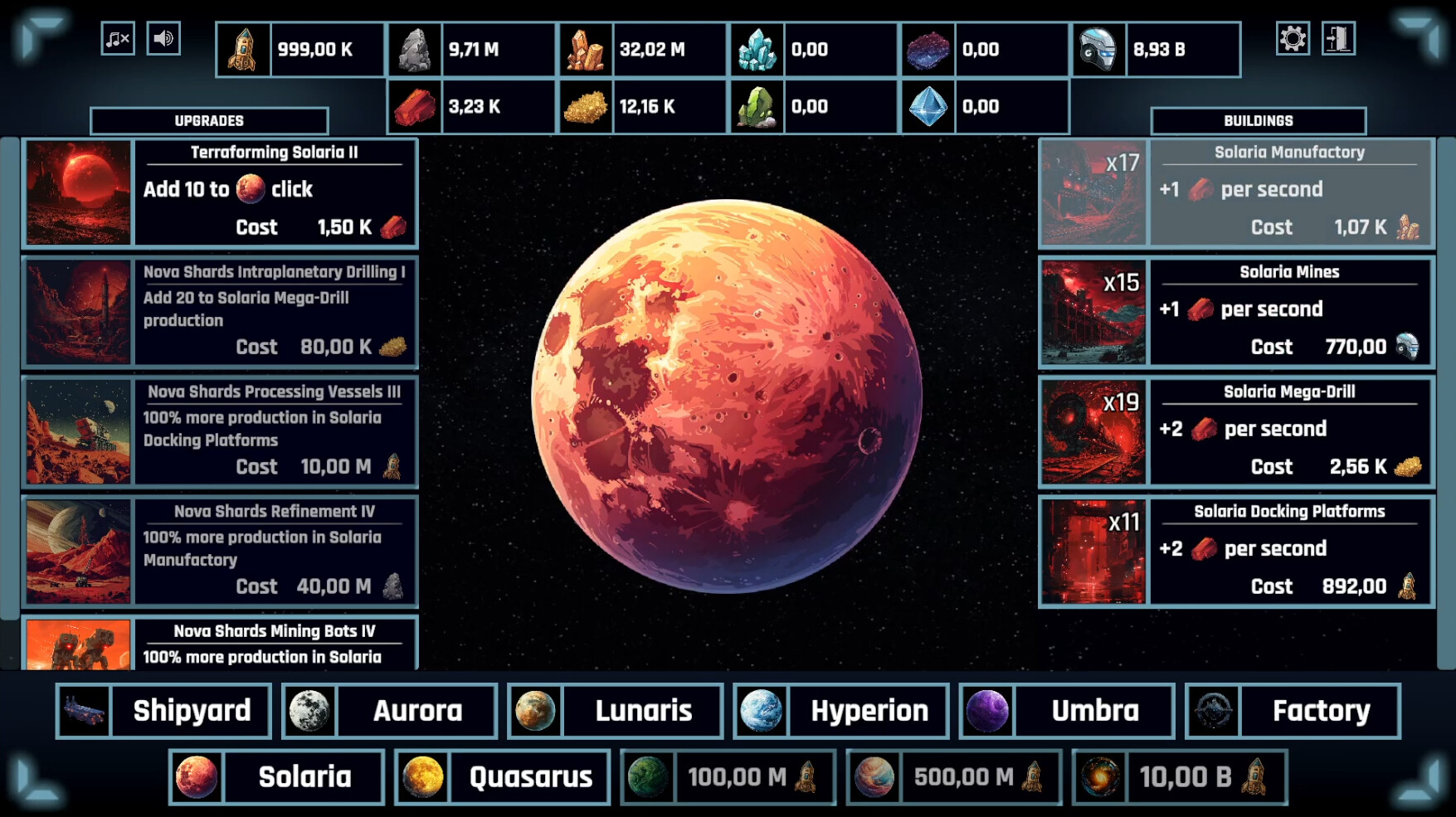
Task: Select the gold nugget resource icon
Action: tap(586, 106)
